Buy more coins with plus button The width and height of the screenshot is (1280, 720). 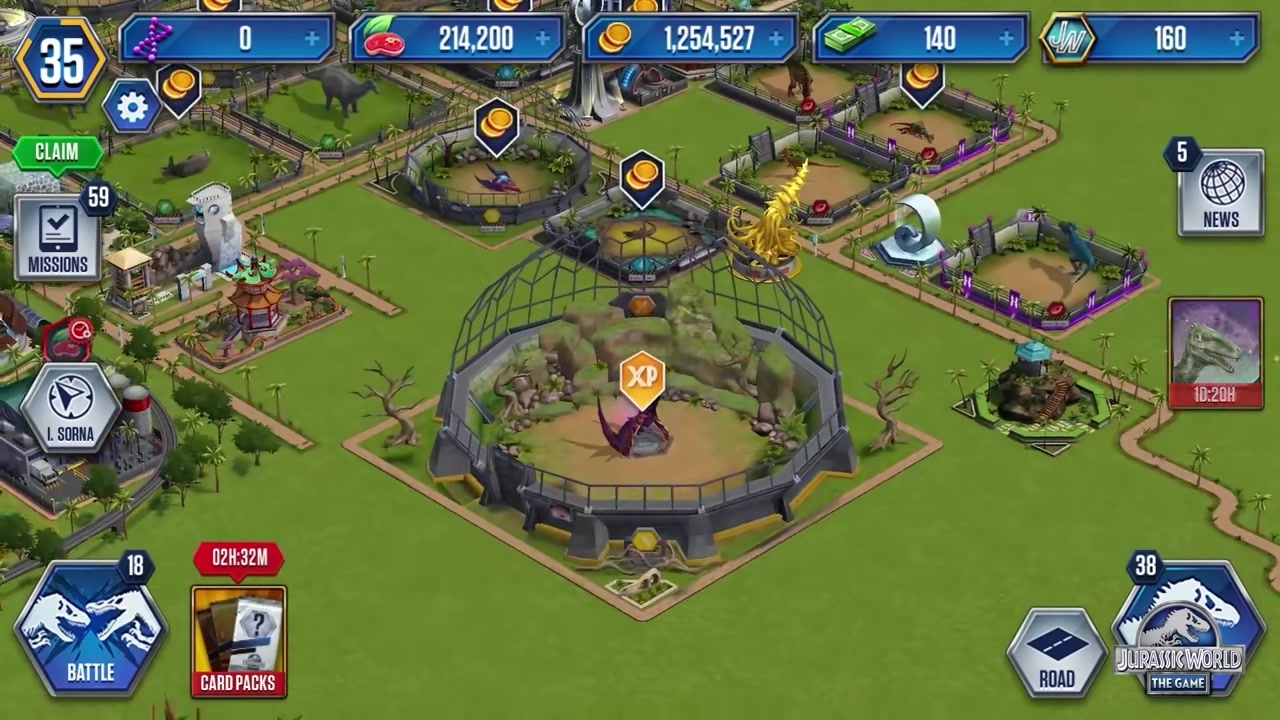[777, 39]
